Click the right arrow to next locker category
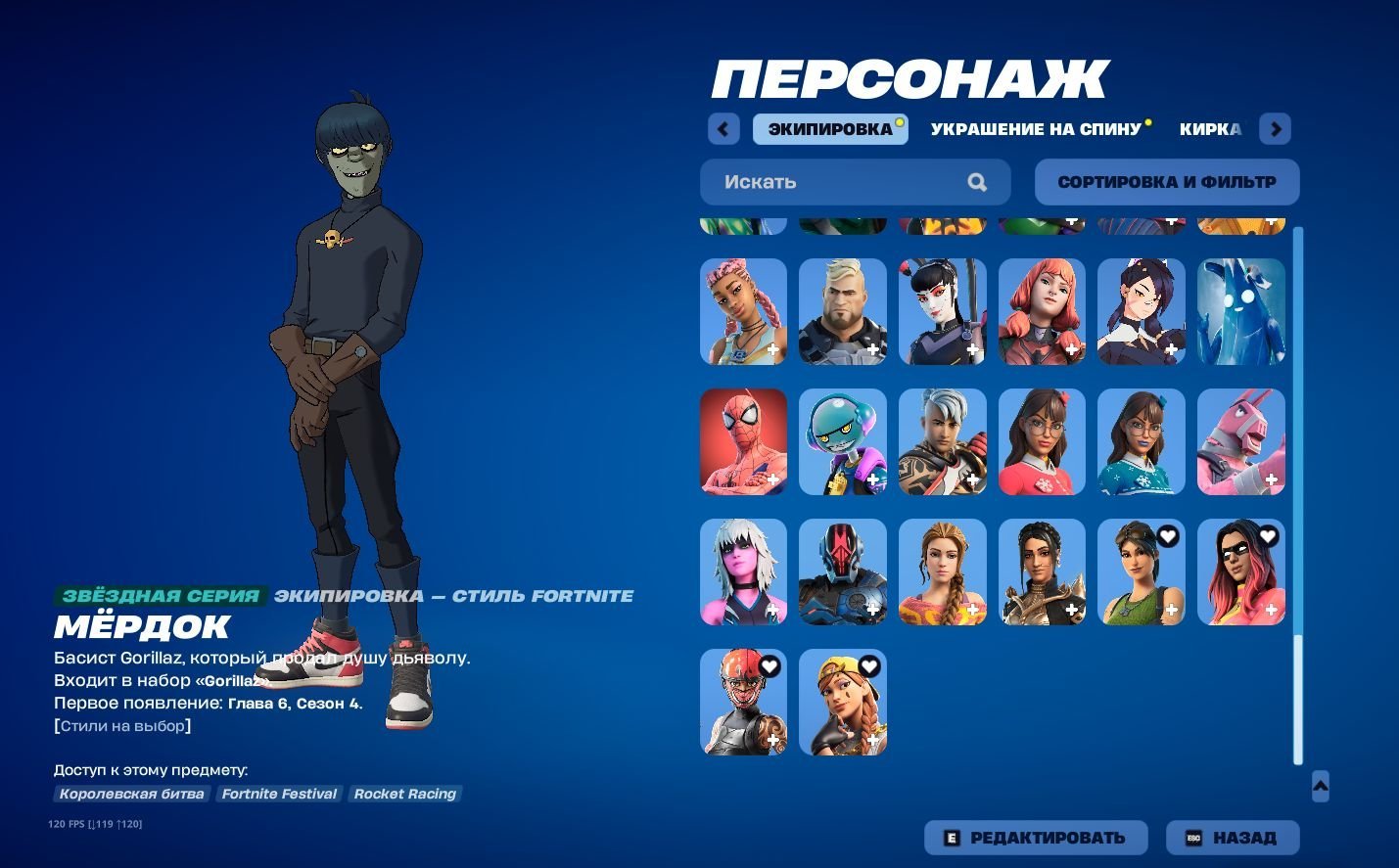This screenshot has height=868, width=1399. coord(1275,128)
